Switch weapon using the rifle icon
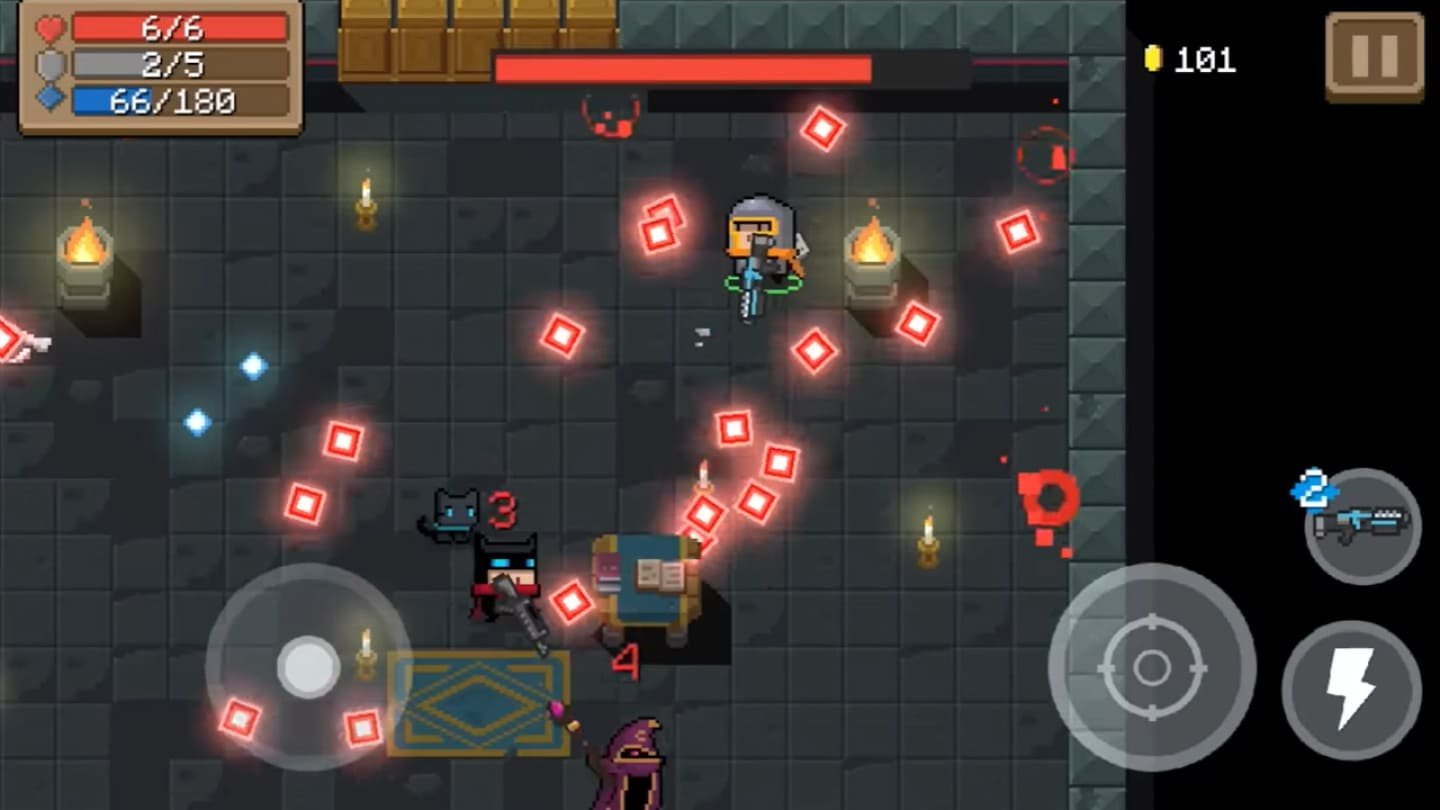 (1362, 525)
